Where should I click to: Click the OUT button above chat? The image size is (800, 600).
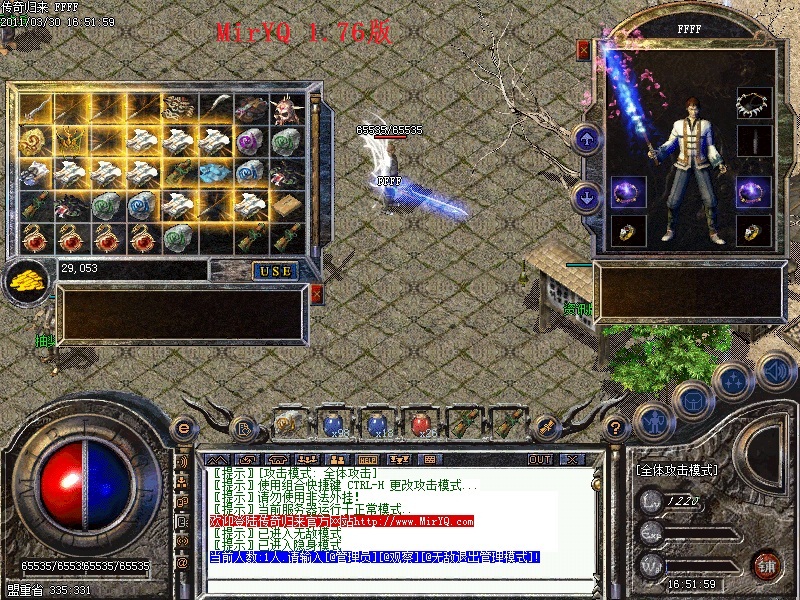click(540, 459)
